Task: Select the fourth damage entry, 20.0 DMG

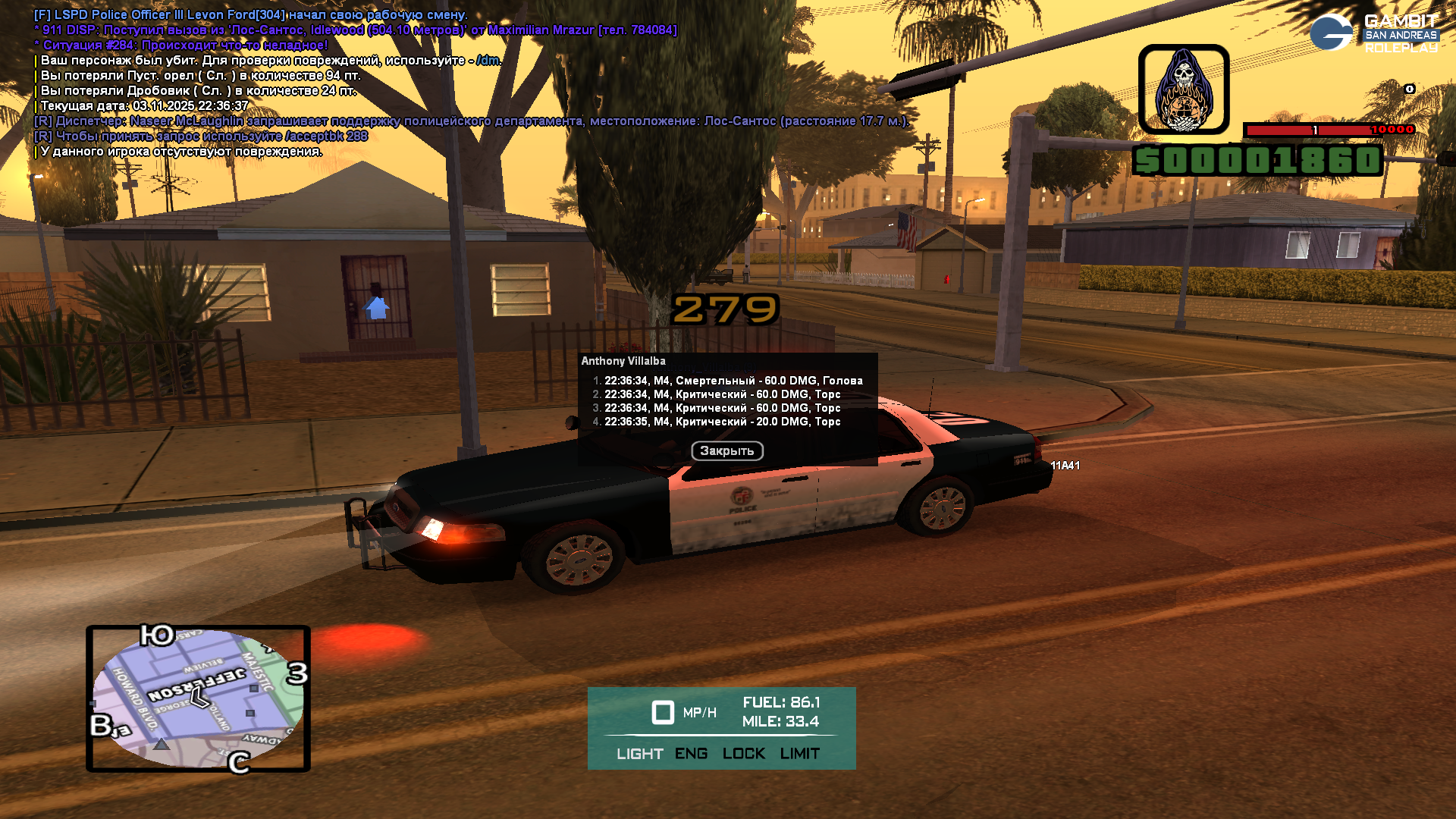Action: pyautogui.click(x=722, y=422)
